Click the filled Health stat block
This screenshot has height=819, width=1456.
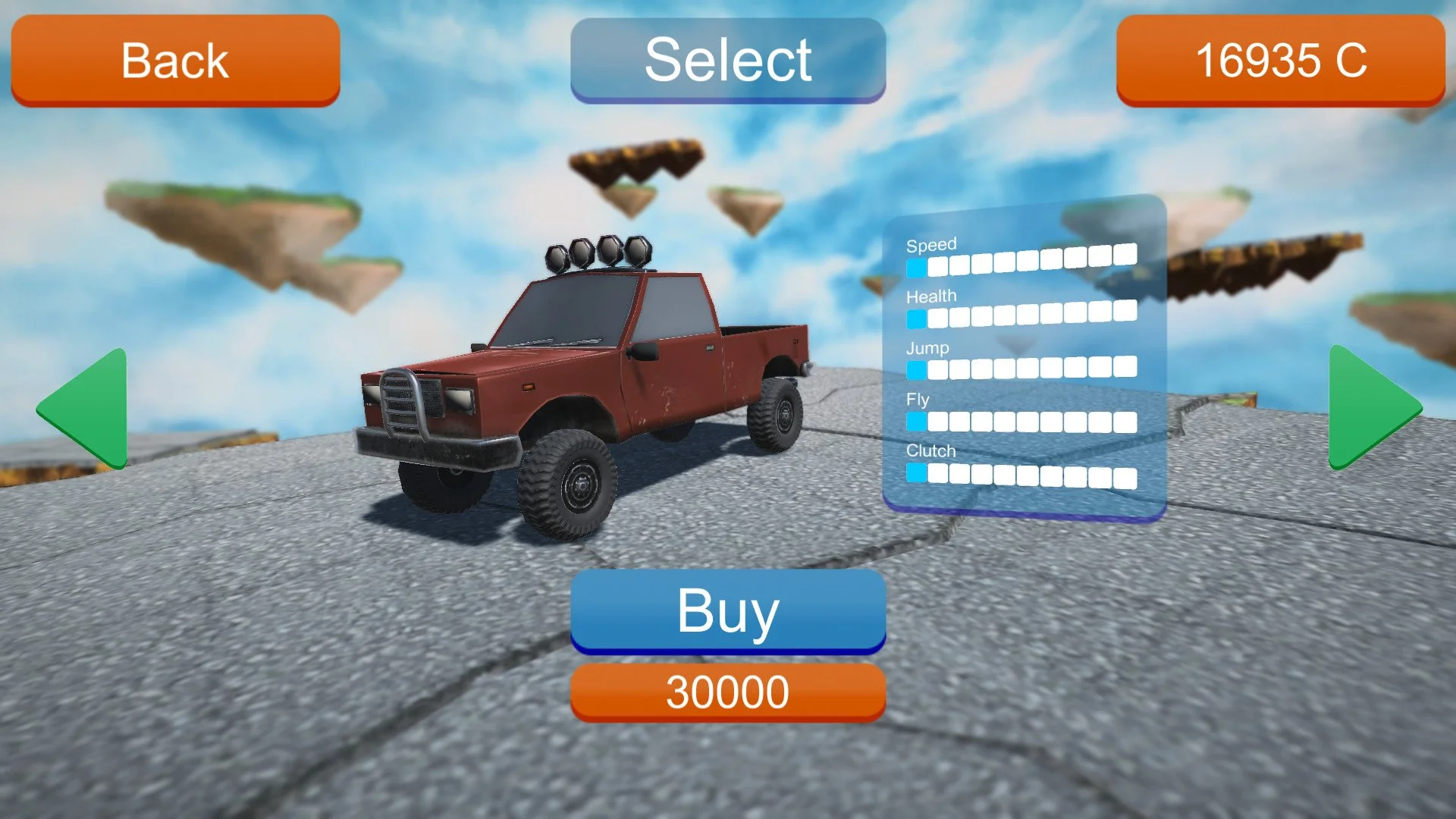coord(917,316)
